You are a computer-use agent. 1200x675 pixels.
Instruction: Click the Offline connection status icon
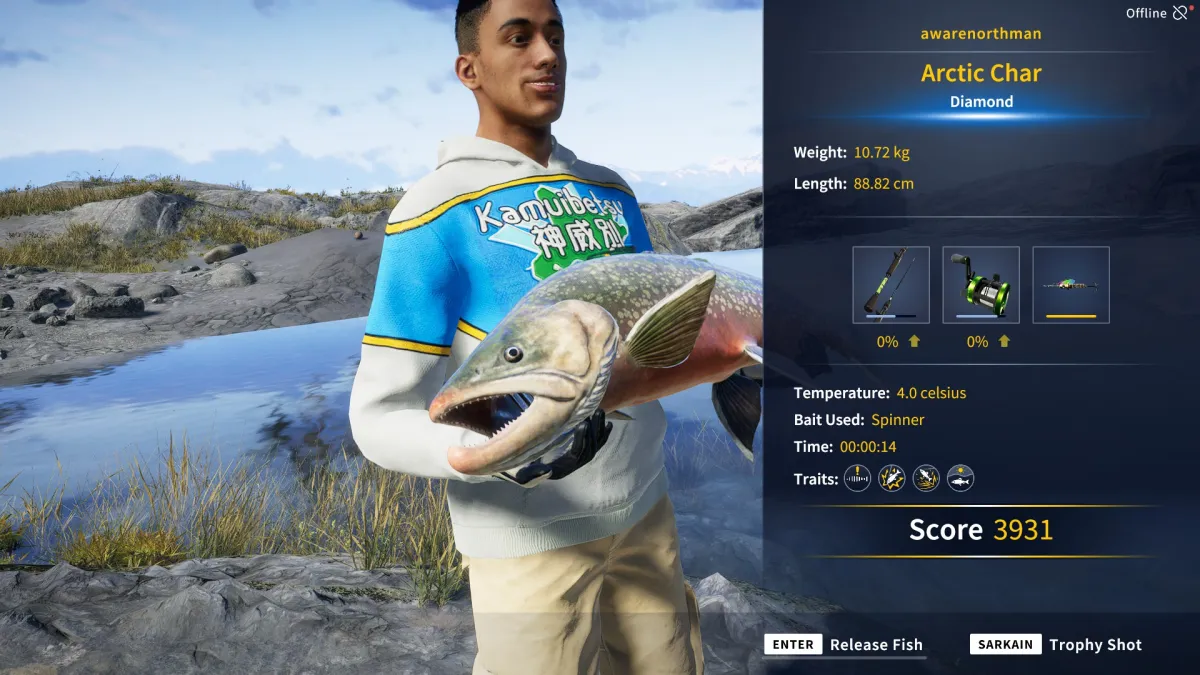point(1181,13)
